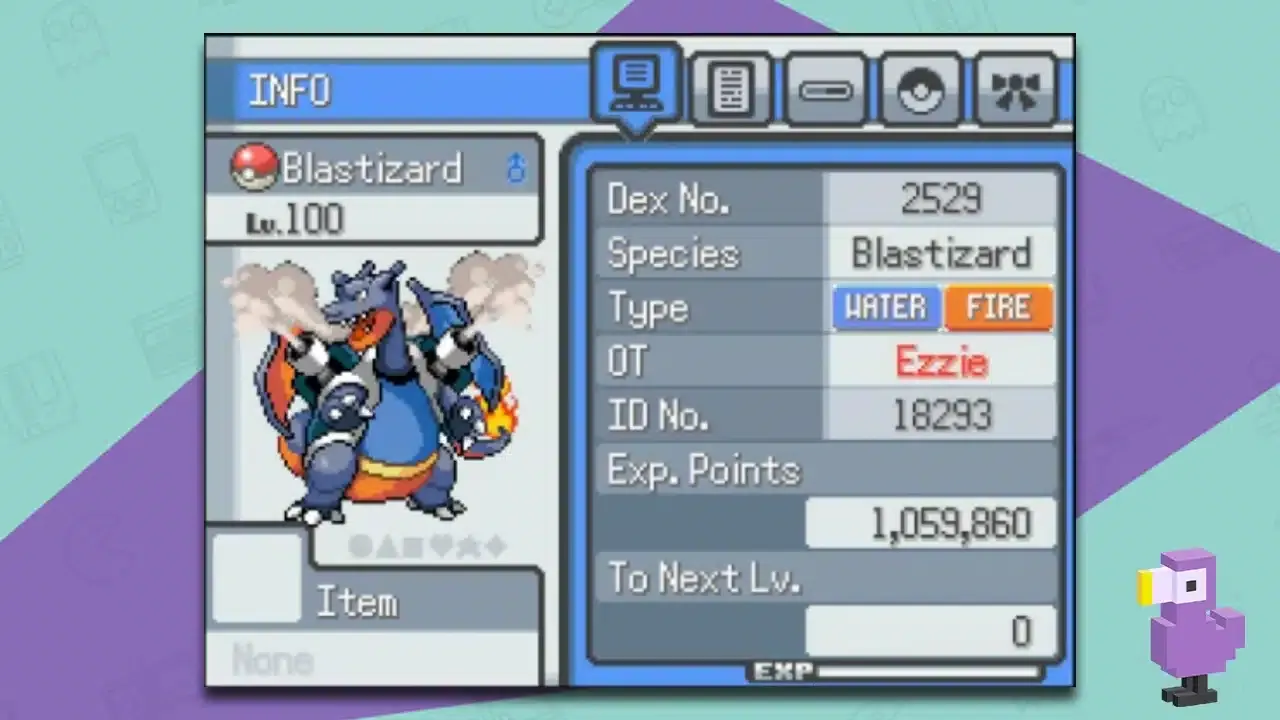Open the square marking selector
The width and height of the screenshot is (1280, 720).
pyautogui.click(x=413, y=546)
